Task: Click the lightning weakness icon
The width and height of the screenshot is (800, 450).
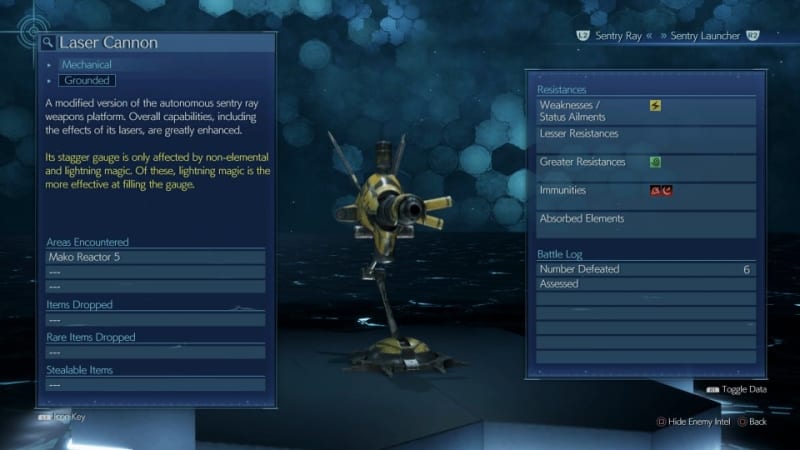Action: (655, 105)
